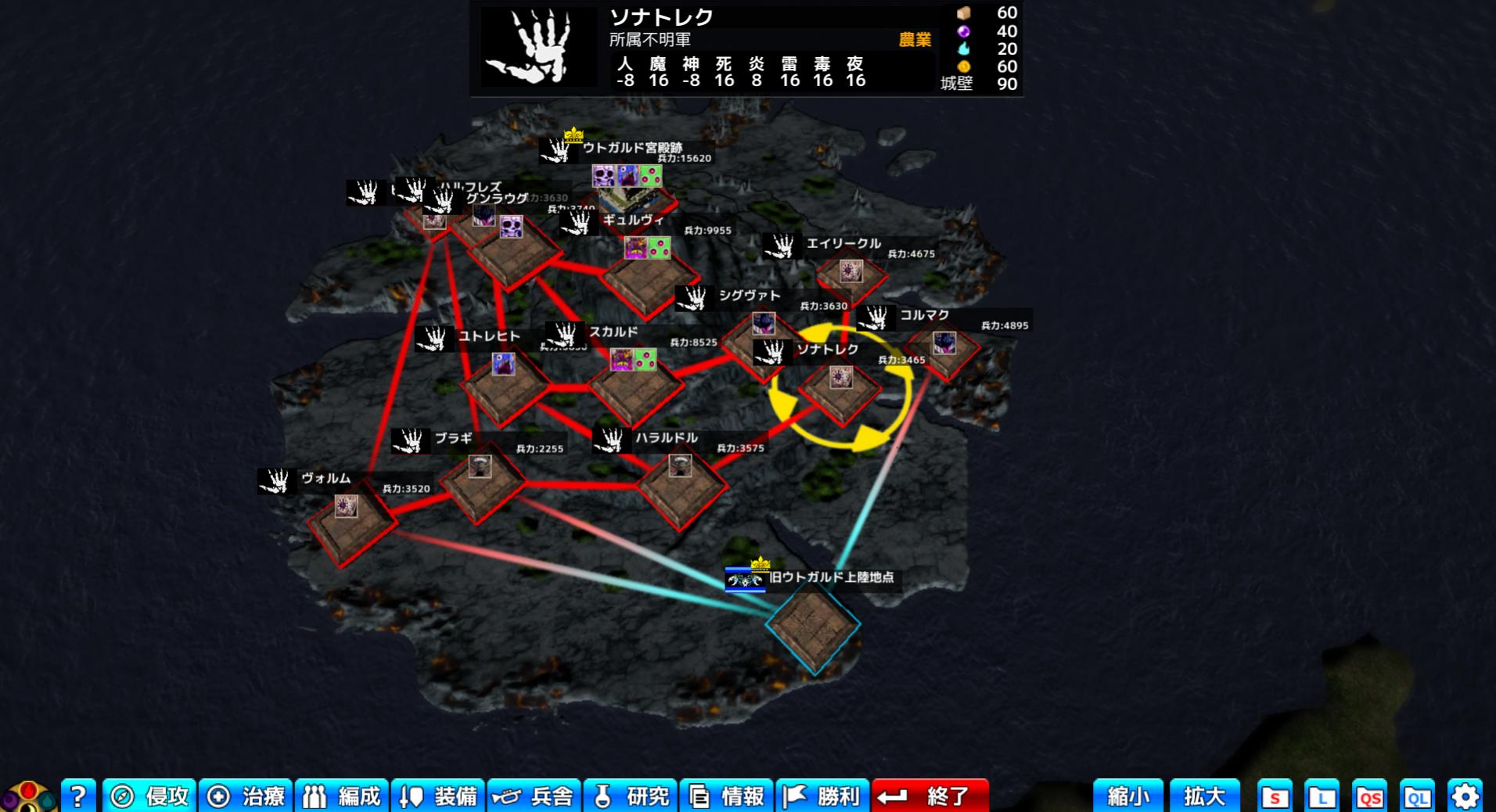Click the S save button
This screenshot has width=1496, height=812.
pos(1275,796)
